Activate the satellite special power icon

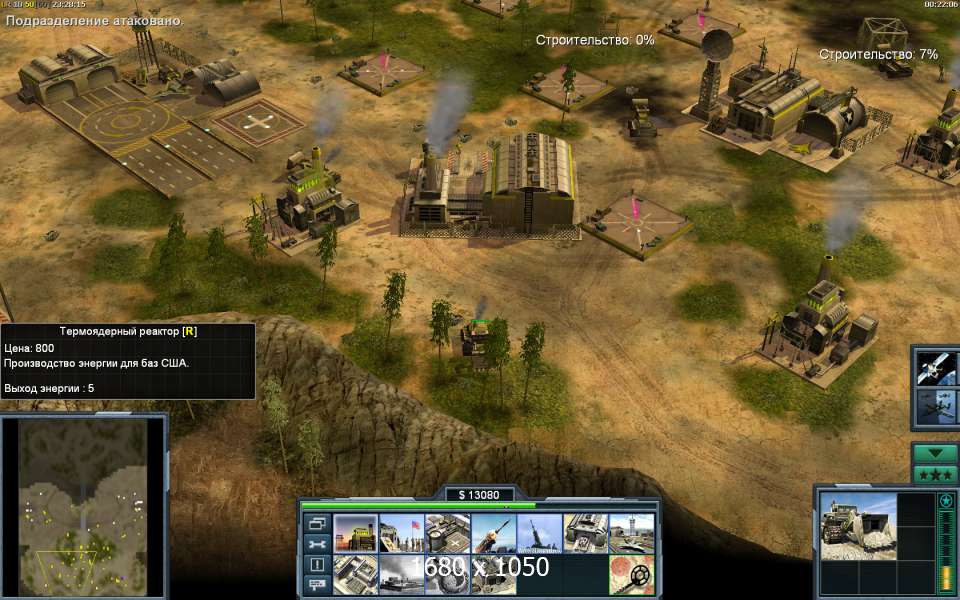(939, 366)
